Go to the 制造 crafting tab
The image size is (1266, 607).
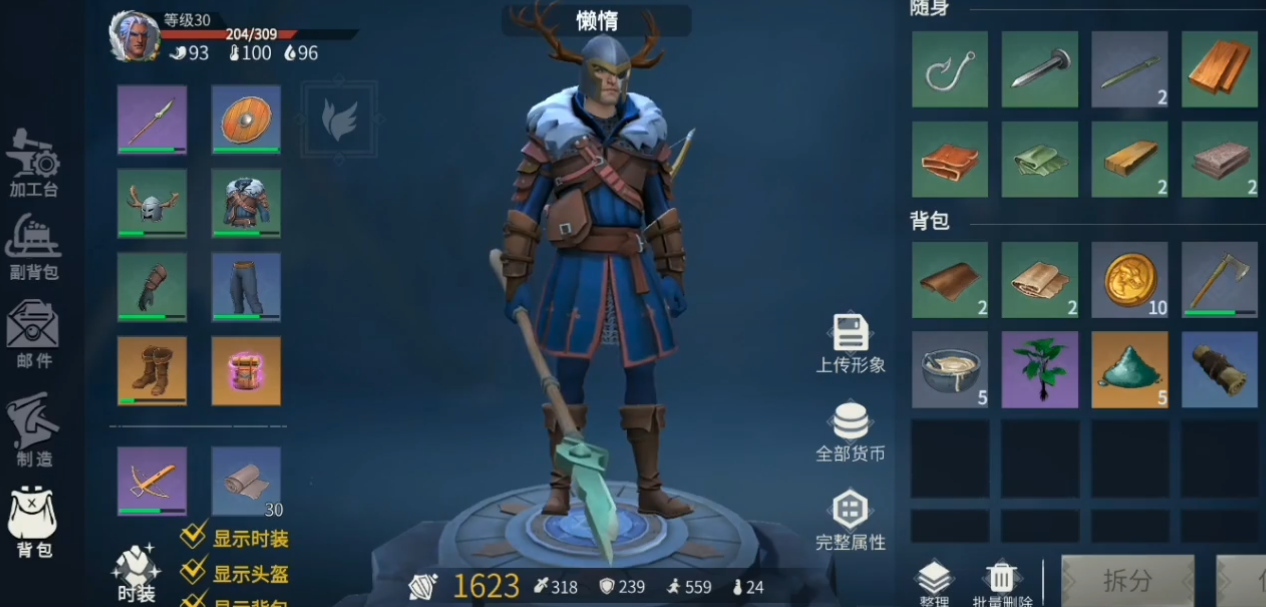point(33,431)
